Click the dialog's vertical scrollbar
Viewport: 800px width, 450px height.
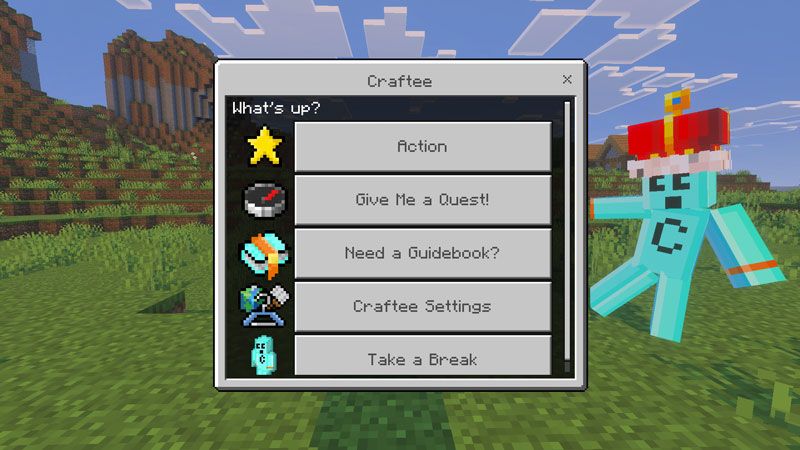pyautogui.click(x=568, y=230)
